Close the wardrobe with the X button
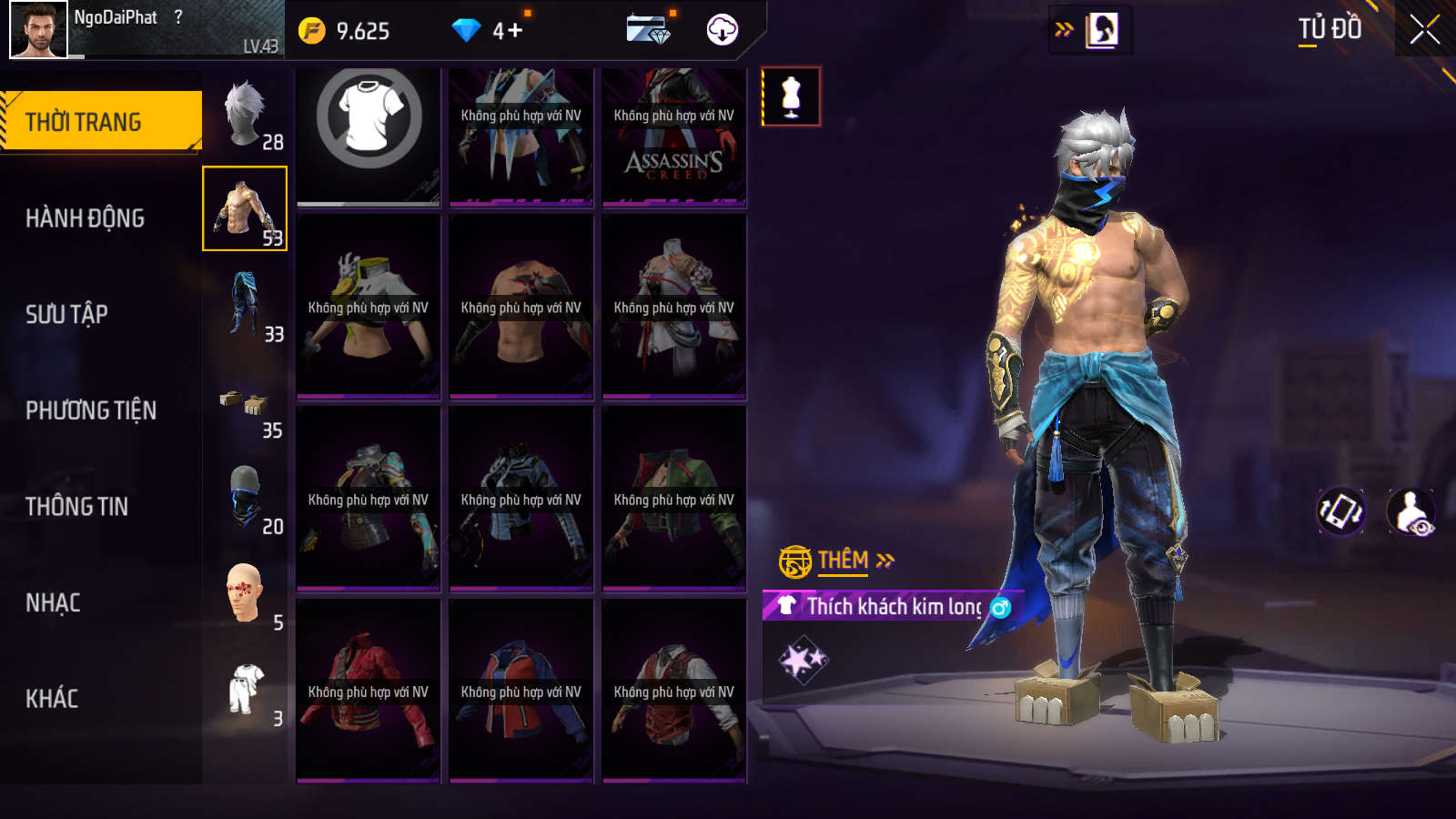 point(1424,29)
